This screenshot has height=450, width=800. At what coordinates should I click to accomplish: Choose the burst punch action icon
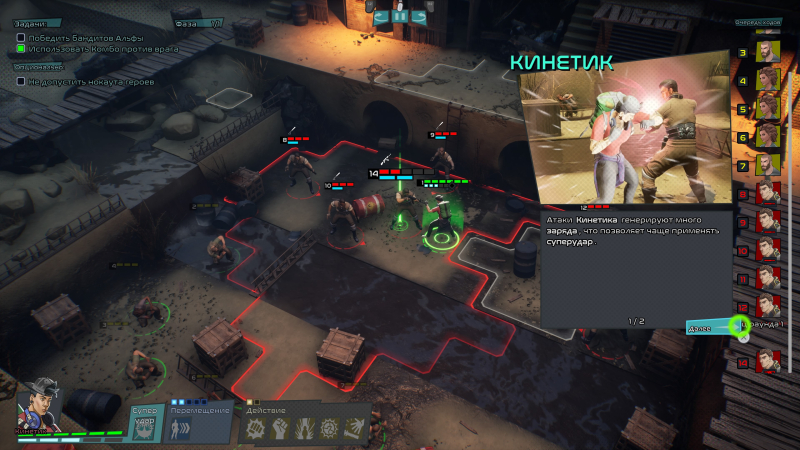(257, 429)
